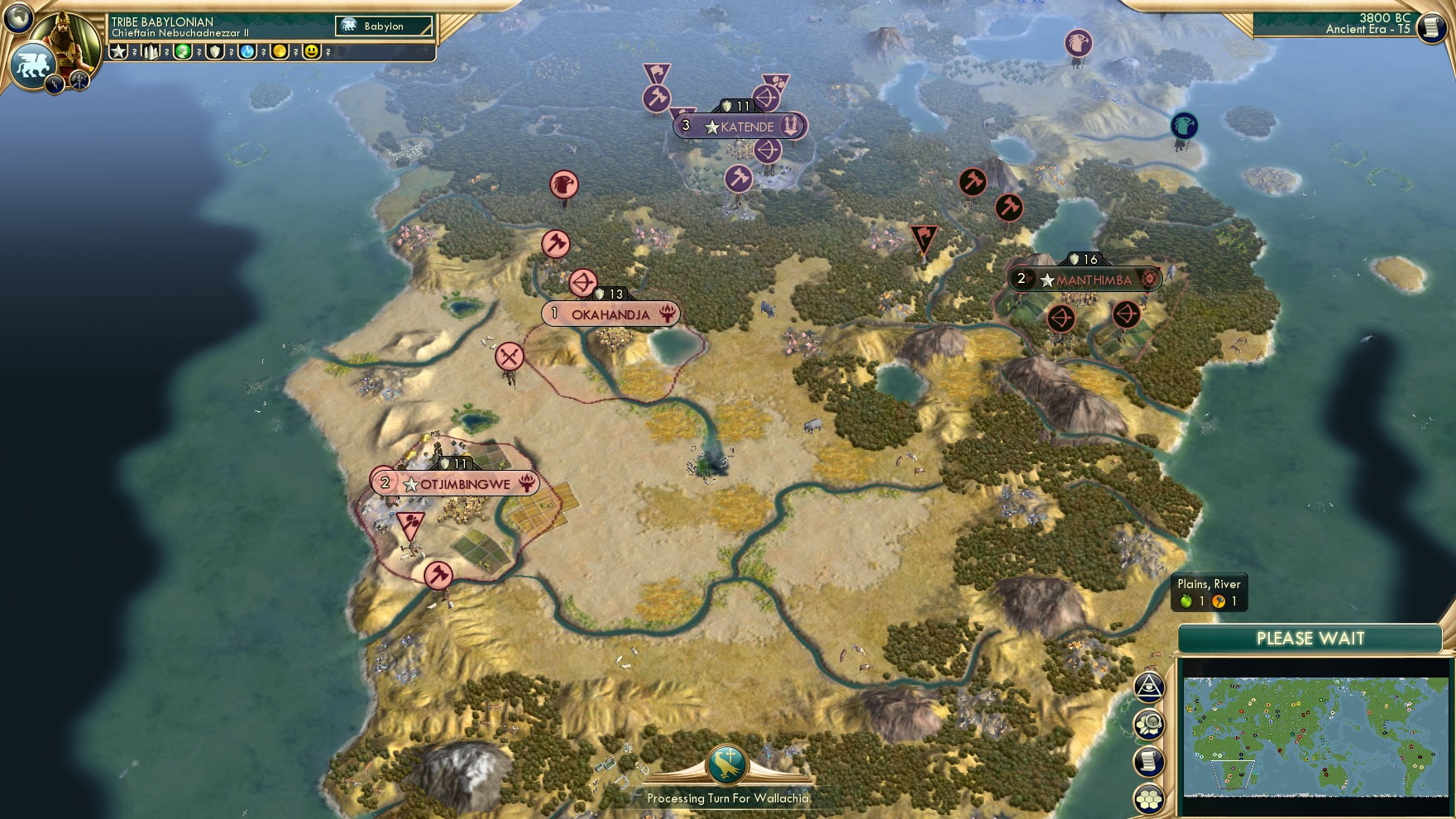Click the gold coin icon in resource bar
Viewport: 1456px width, 819px height.
[279, 51]
